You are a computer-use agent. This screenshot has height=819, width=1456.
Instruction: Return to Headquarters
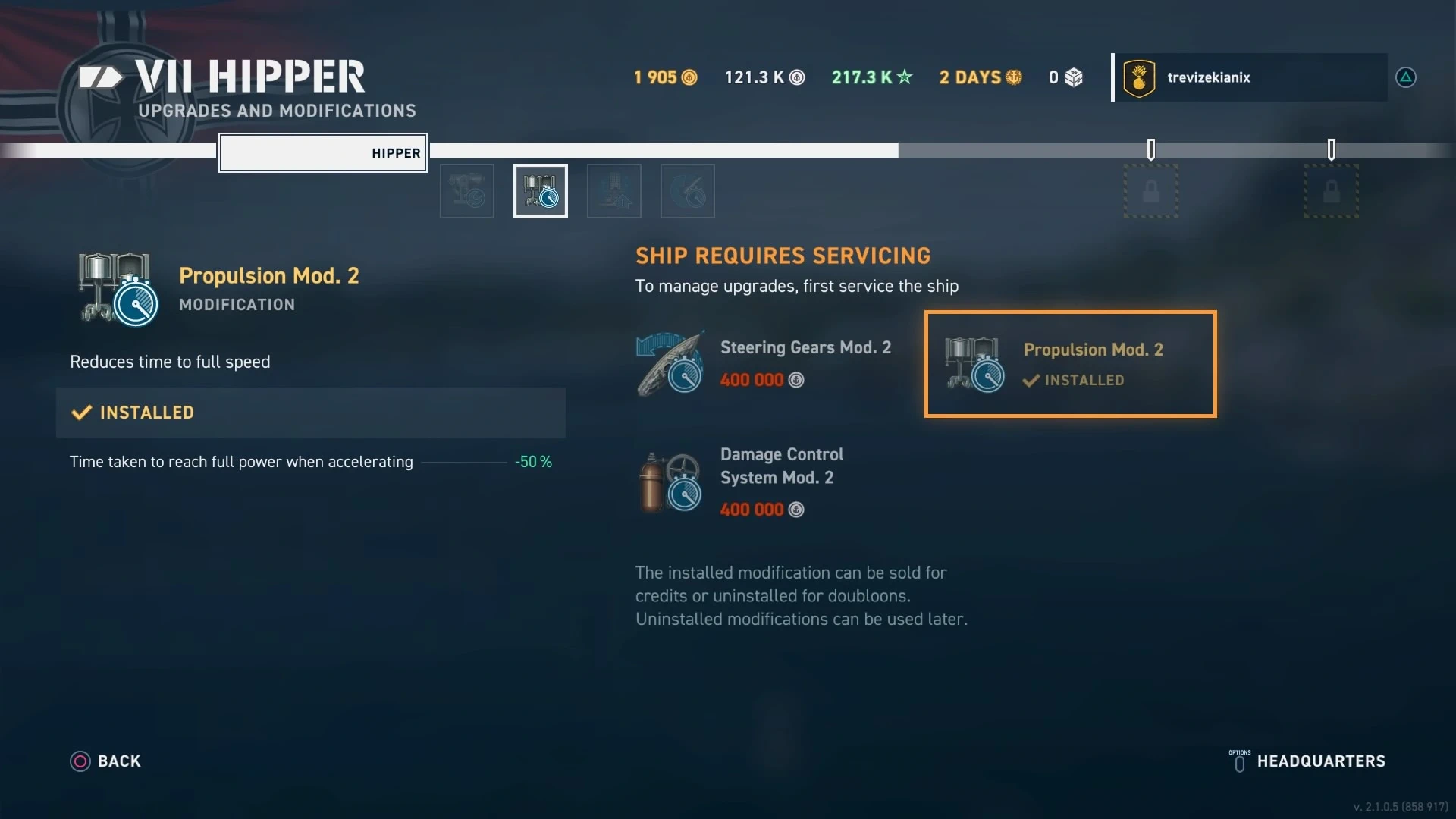coord(1307,761)
